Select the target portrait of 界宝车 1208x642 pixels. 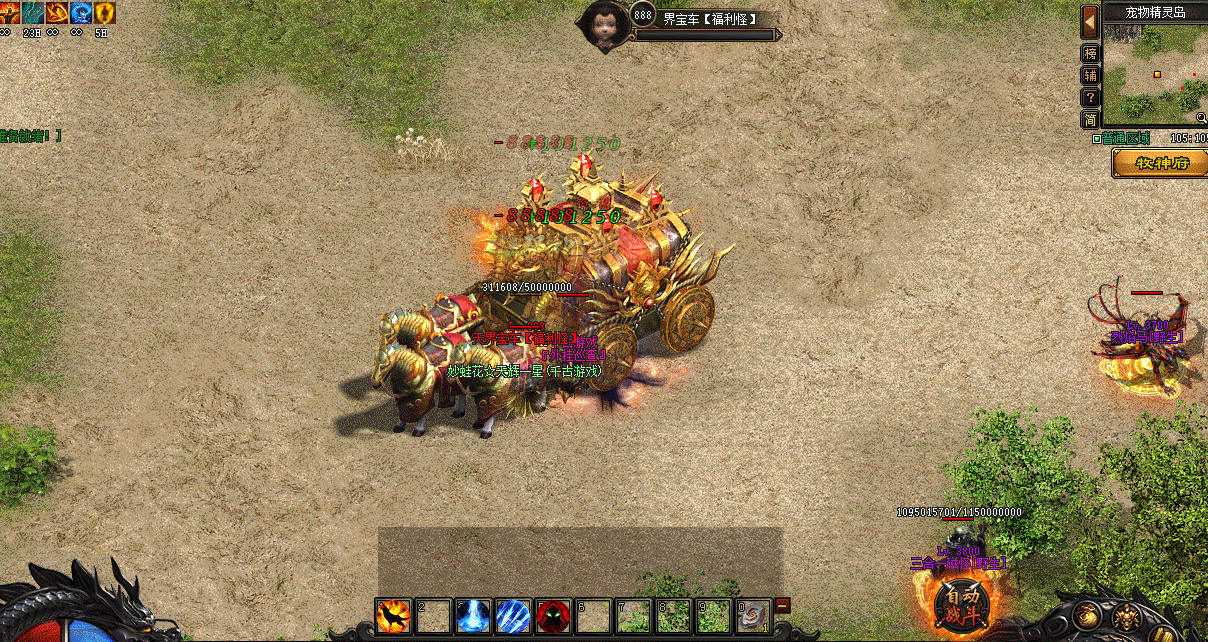pyautogui.click(x=604, y=22)
